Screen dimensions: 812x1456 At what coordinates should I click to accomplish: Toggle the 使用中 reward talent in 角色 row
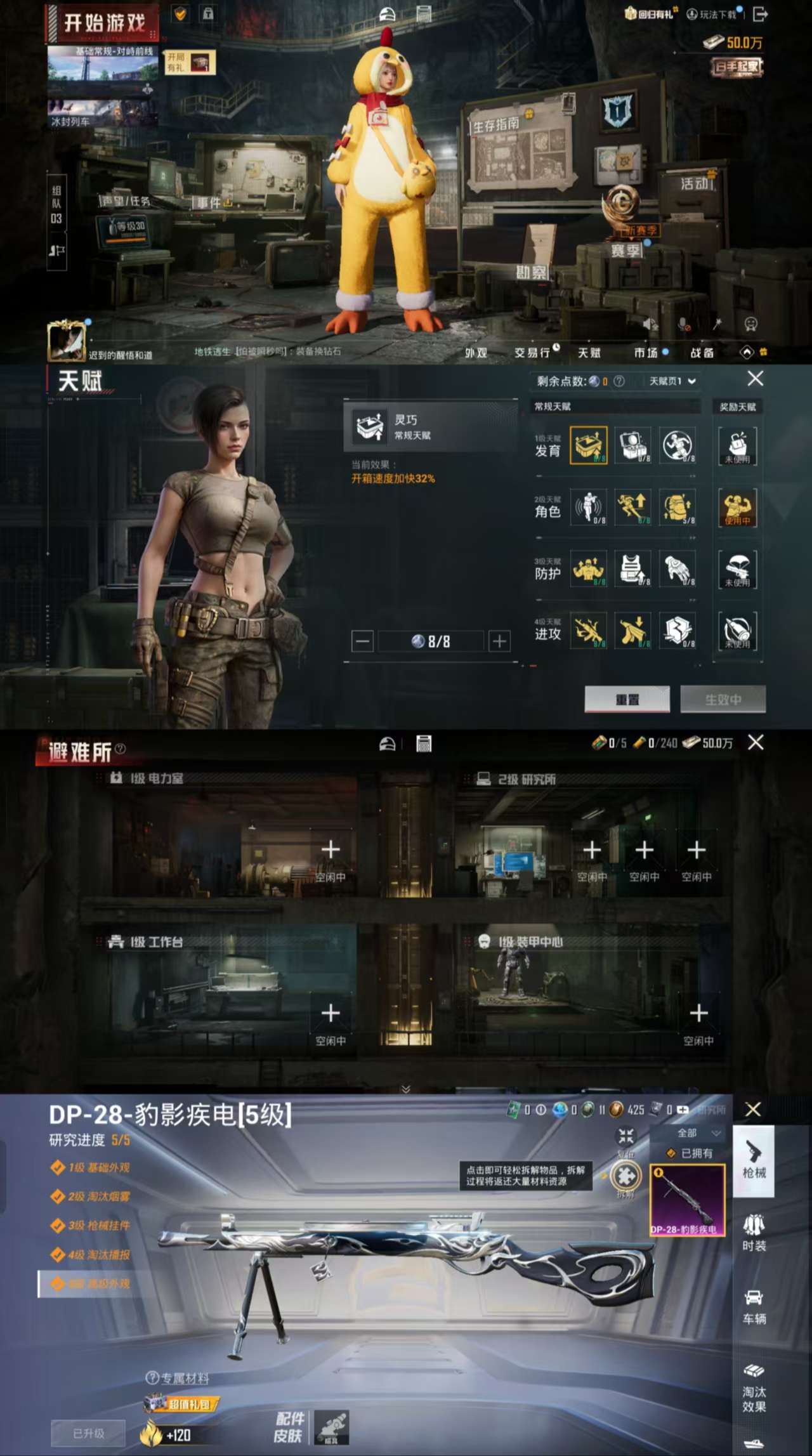tap(738, 508)
